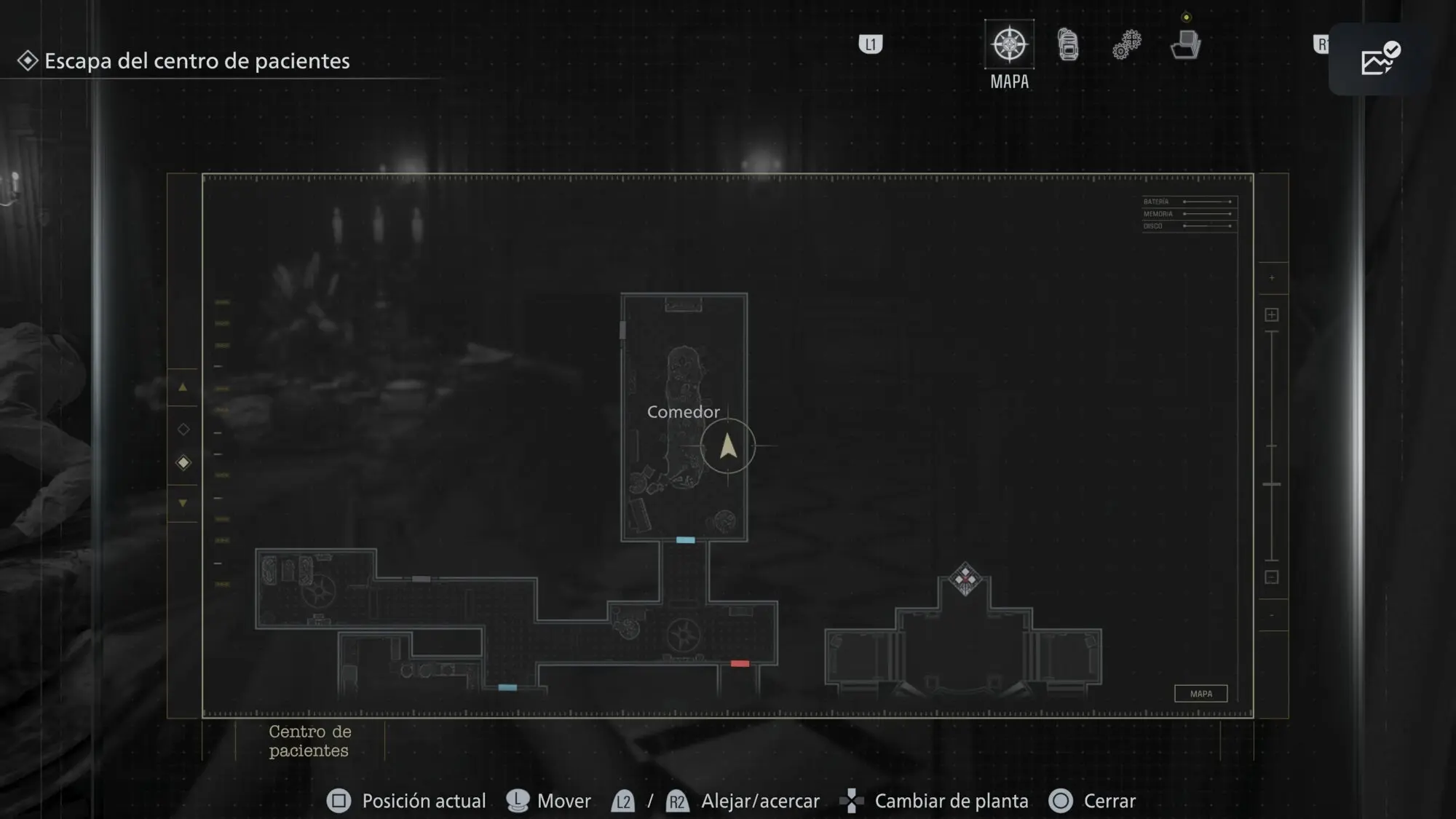Click the screenshot saved notification
1456x819 pixels.
point(1379,60)
